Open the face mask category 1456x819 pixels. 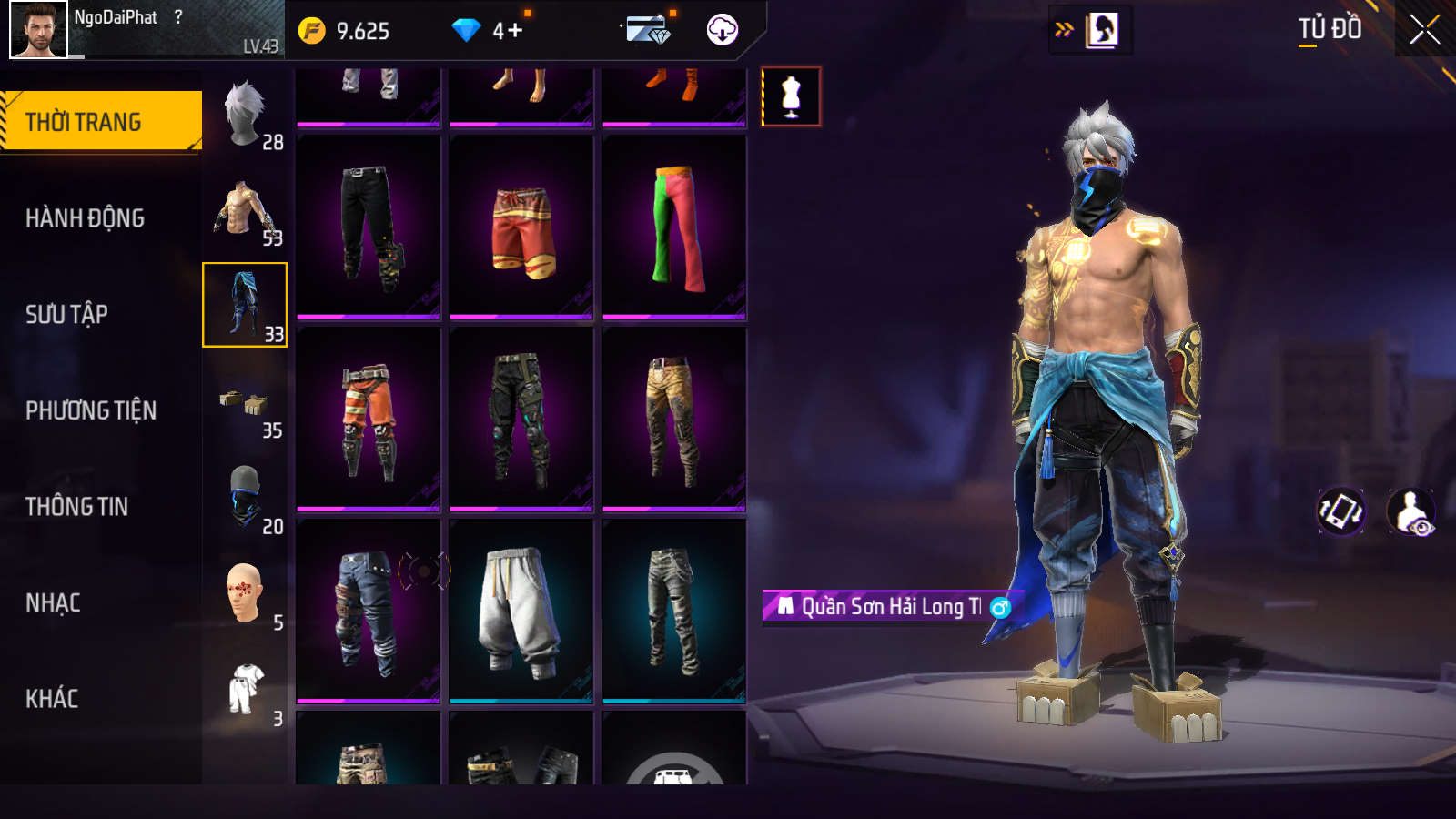coord(245,497)
